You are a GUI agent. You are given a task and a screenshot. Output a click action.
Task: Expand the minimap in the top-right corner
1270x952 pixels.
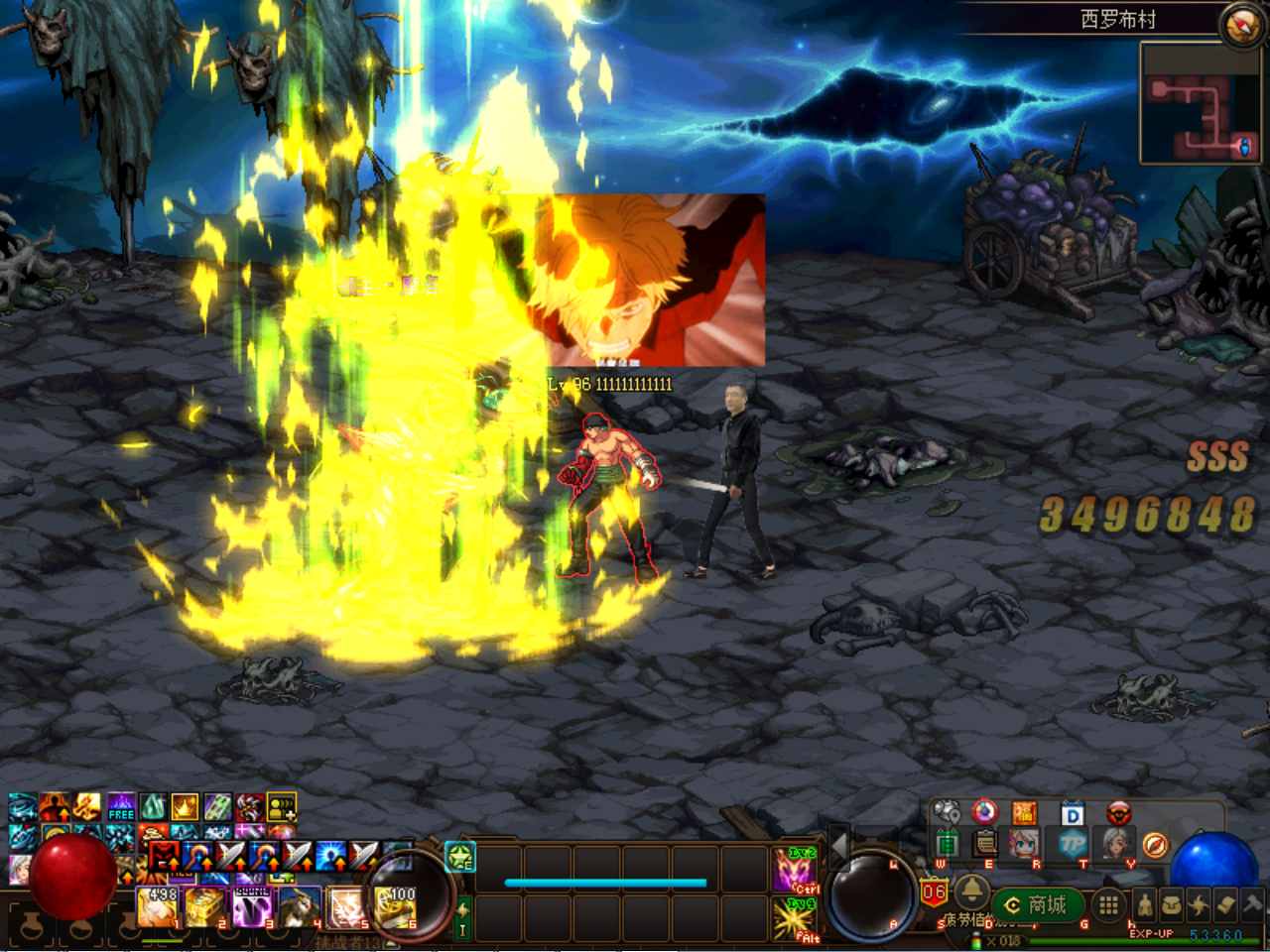pyautogui.click(x=1201, y=104)
